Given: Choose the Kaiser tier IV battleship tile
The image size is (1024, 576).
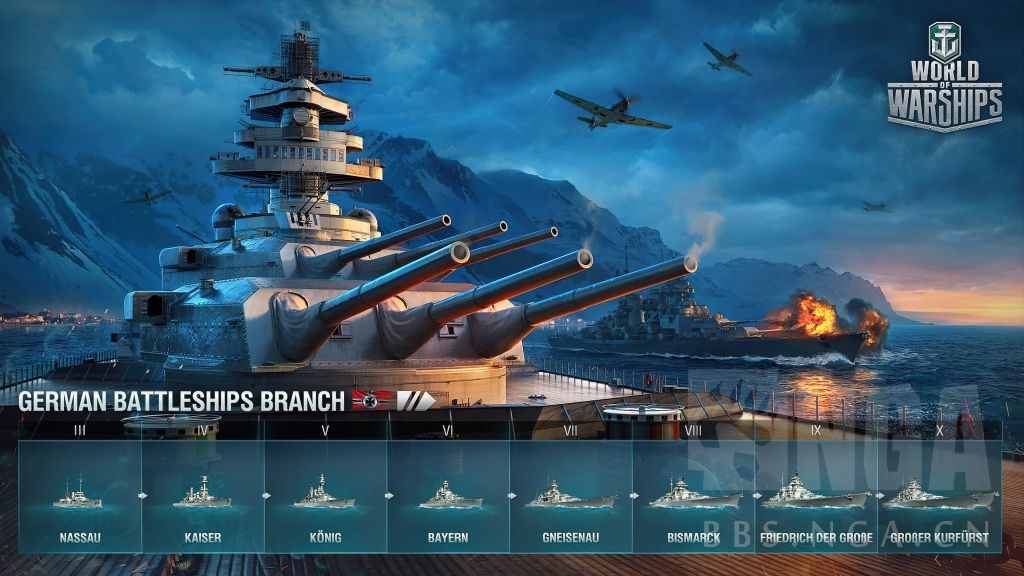Looking at the screenshot, I should point(202,496).
